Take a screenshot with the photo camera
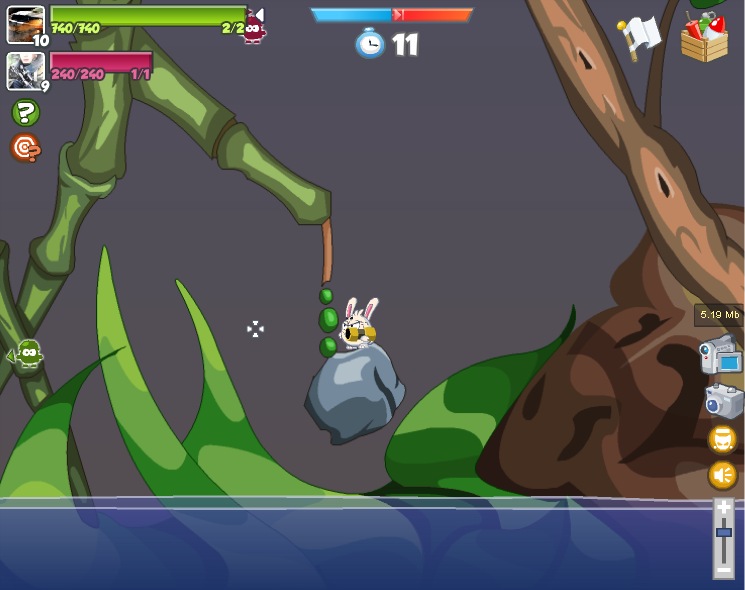Image resolution: width=745 pixels, height=590 pixels. 722,400
